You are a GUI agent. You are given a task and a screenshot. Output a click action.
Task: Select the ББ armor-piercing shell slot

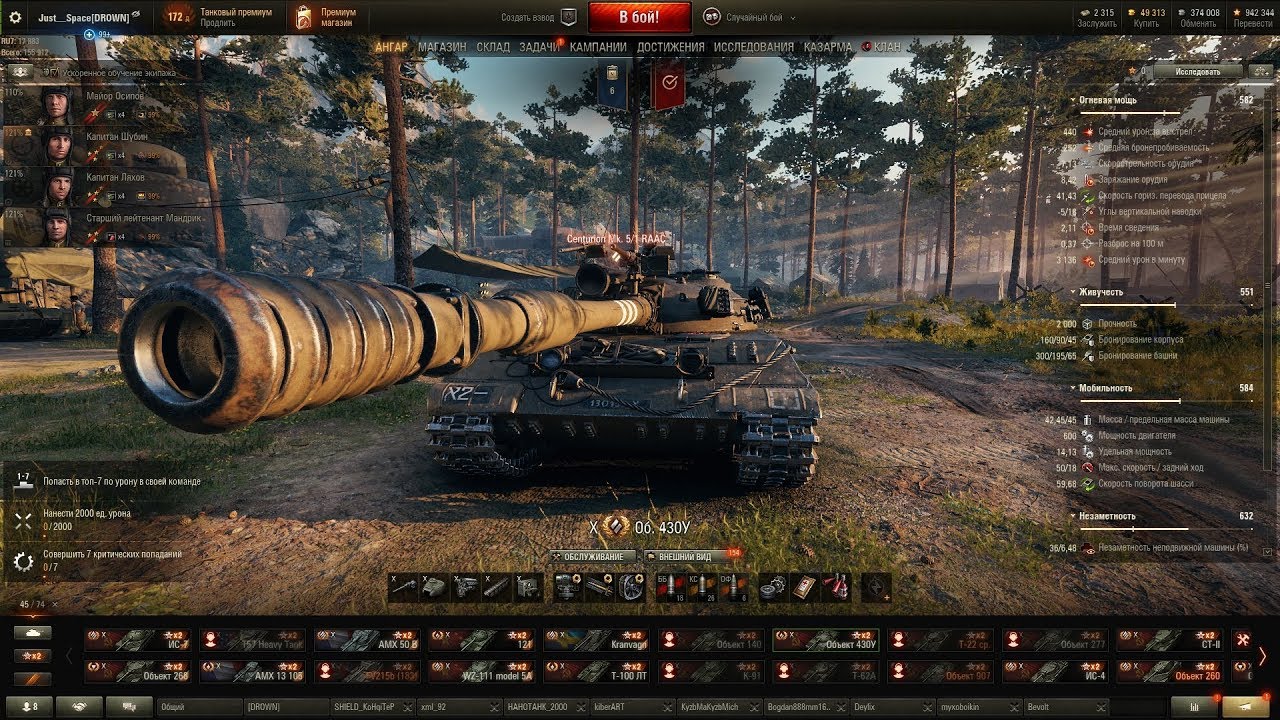pyautogui.click(x=670, y=587)
